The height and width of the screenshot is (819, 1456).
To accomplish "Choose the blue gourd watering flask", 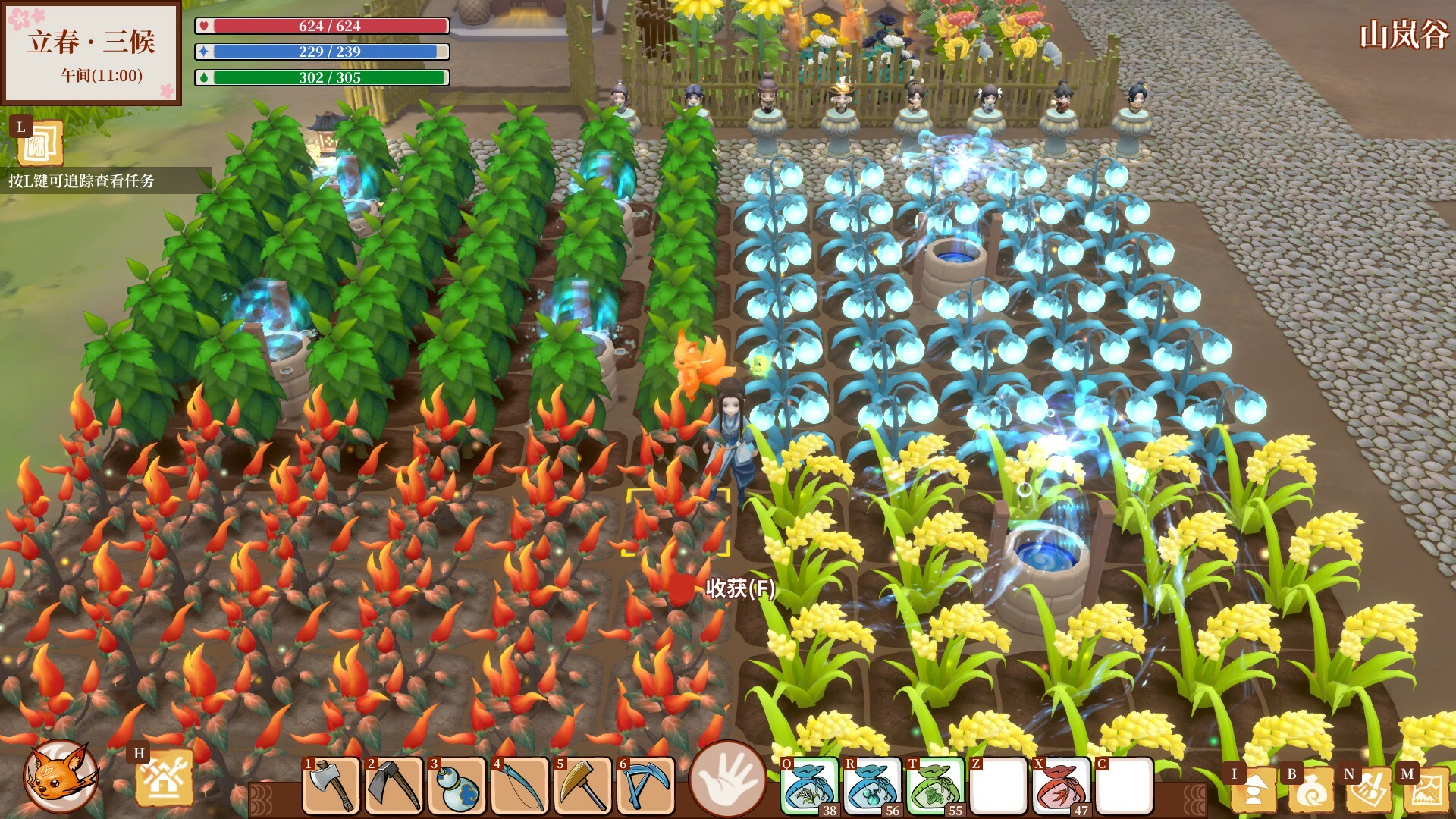I will [457, 786].
